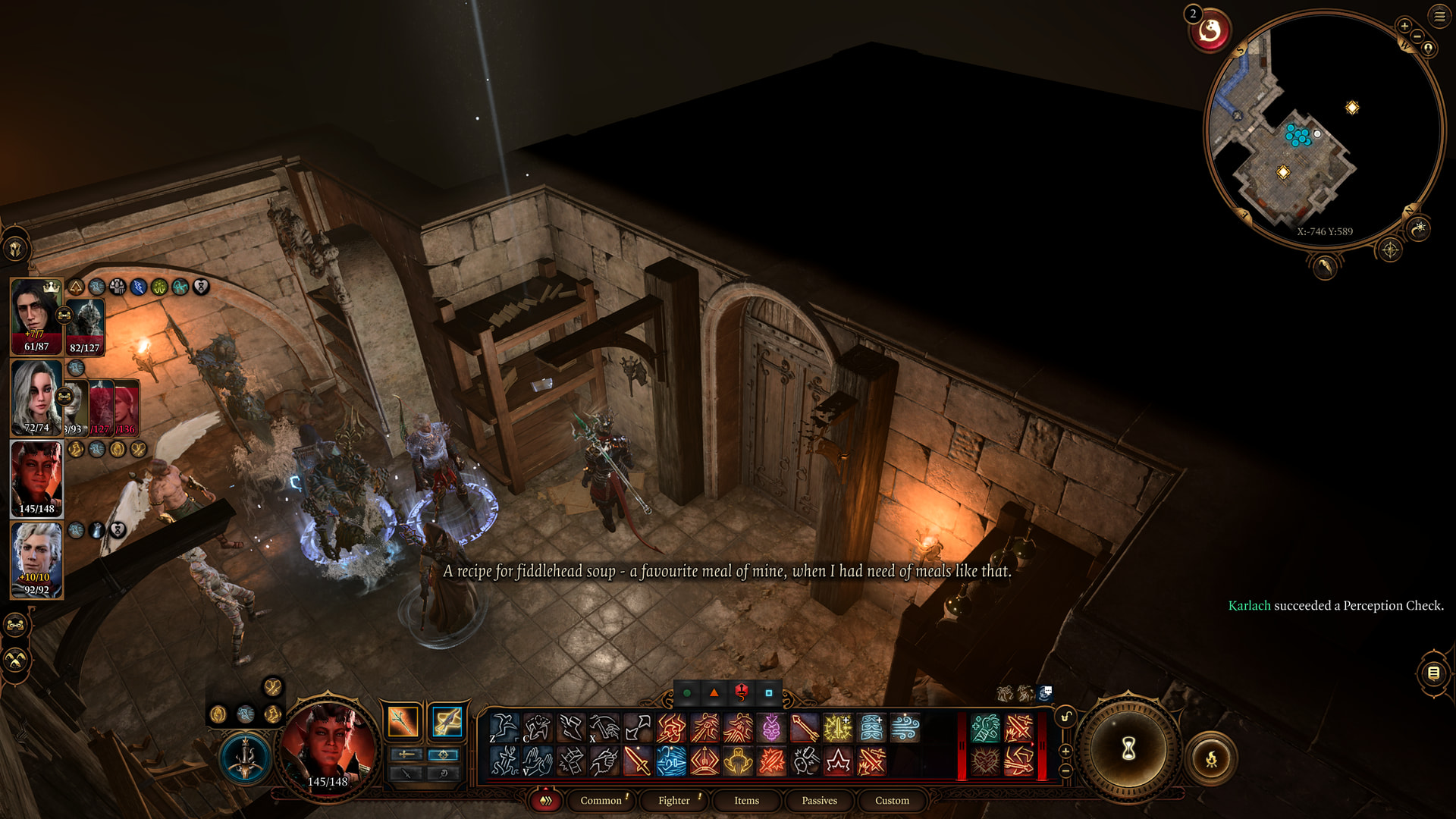Click the red inspiration points orb

pyautogui.click(x=1210, y=32)
